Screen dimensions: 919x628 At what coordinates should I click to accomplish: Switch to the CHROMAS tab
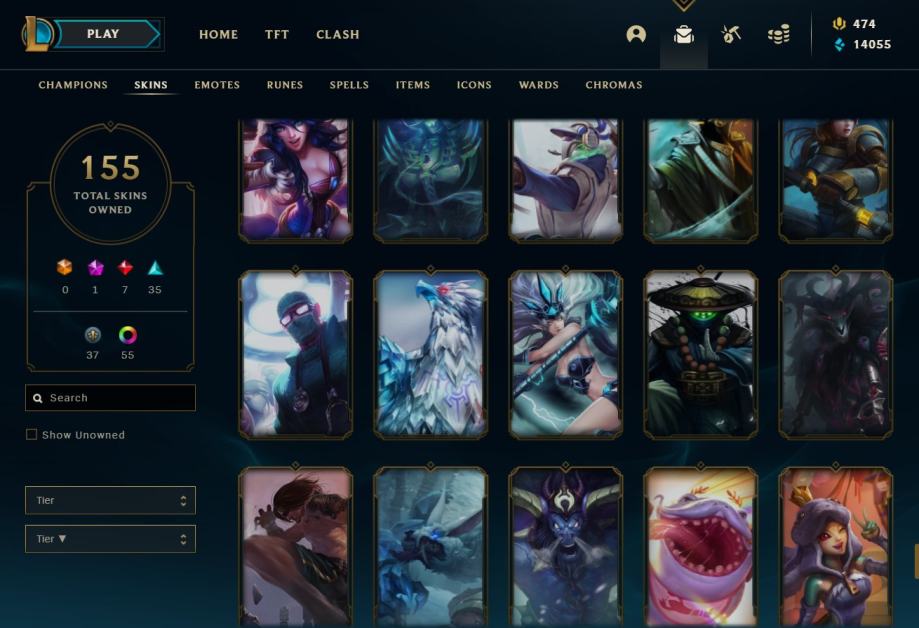point(614,85)
